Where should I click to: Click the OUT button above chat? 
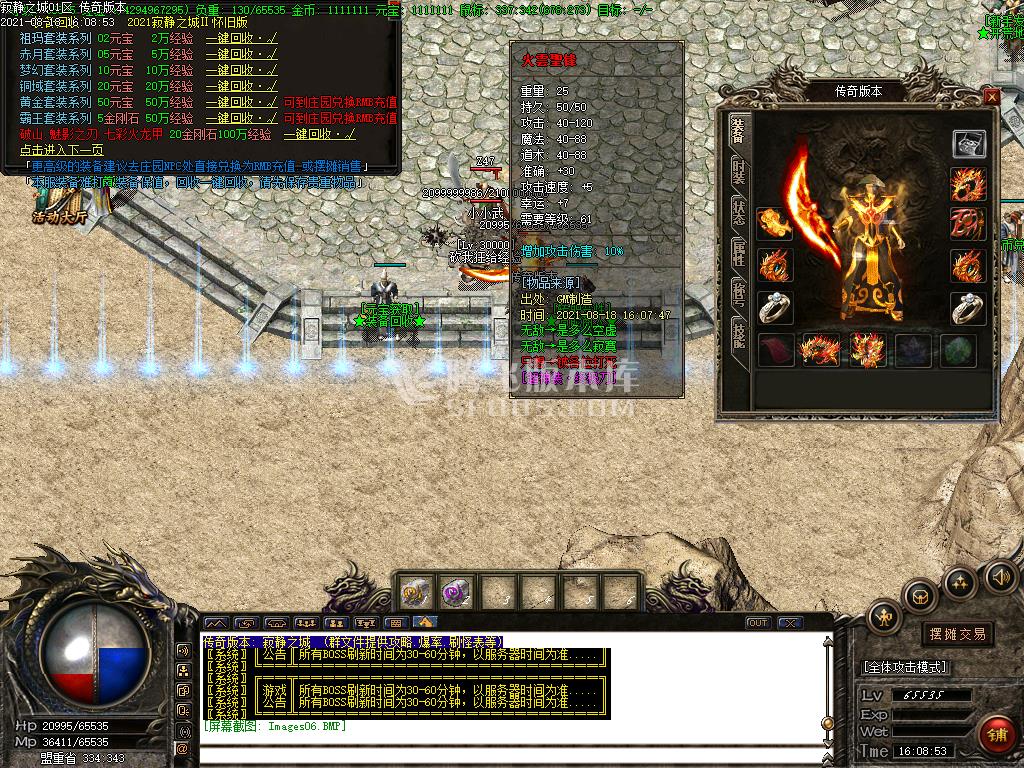click(x=758, y=623)
